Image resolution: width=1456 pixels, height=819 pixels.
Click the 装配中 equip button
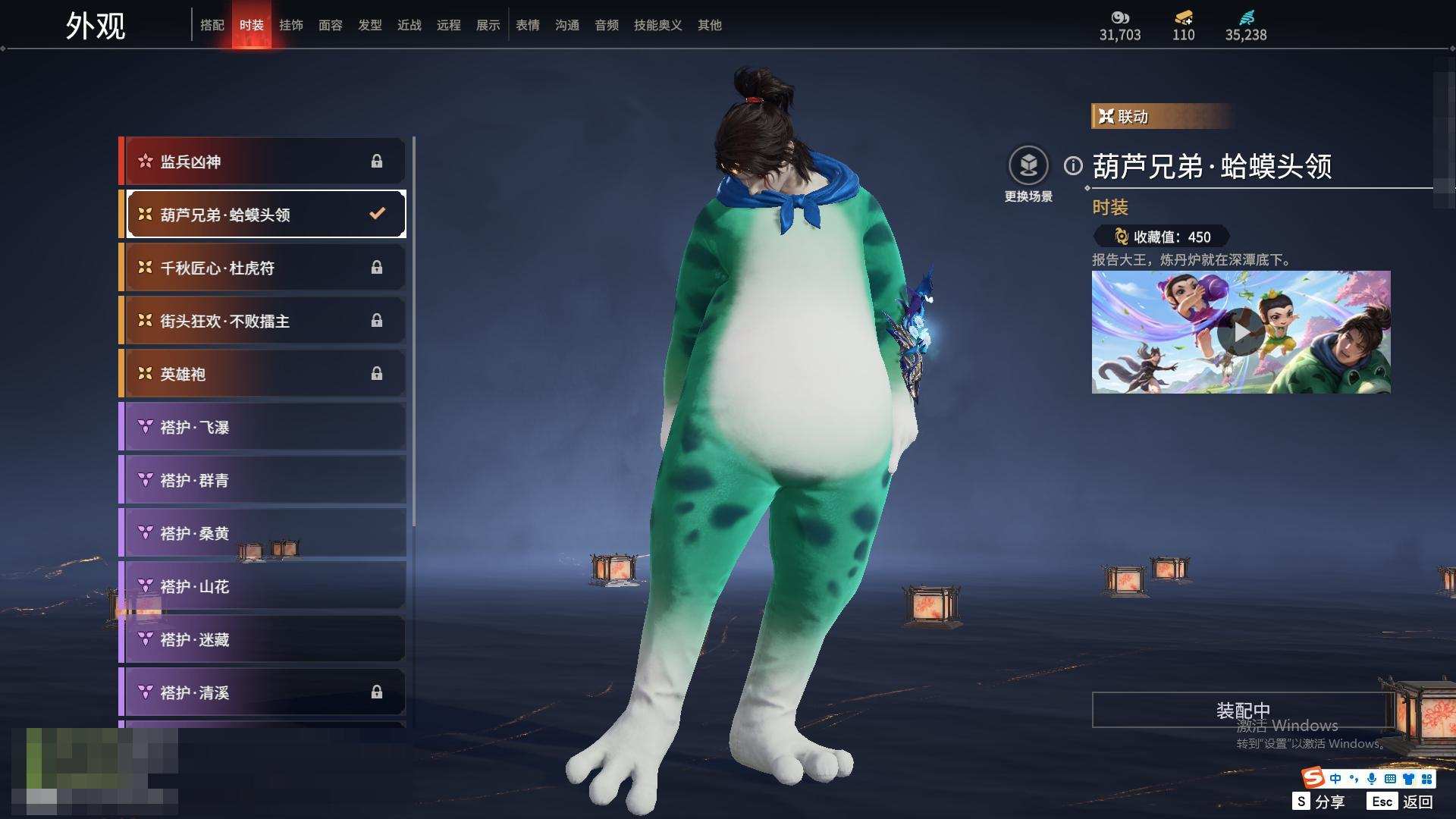pyautogui.click(x=1242, y=711)
